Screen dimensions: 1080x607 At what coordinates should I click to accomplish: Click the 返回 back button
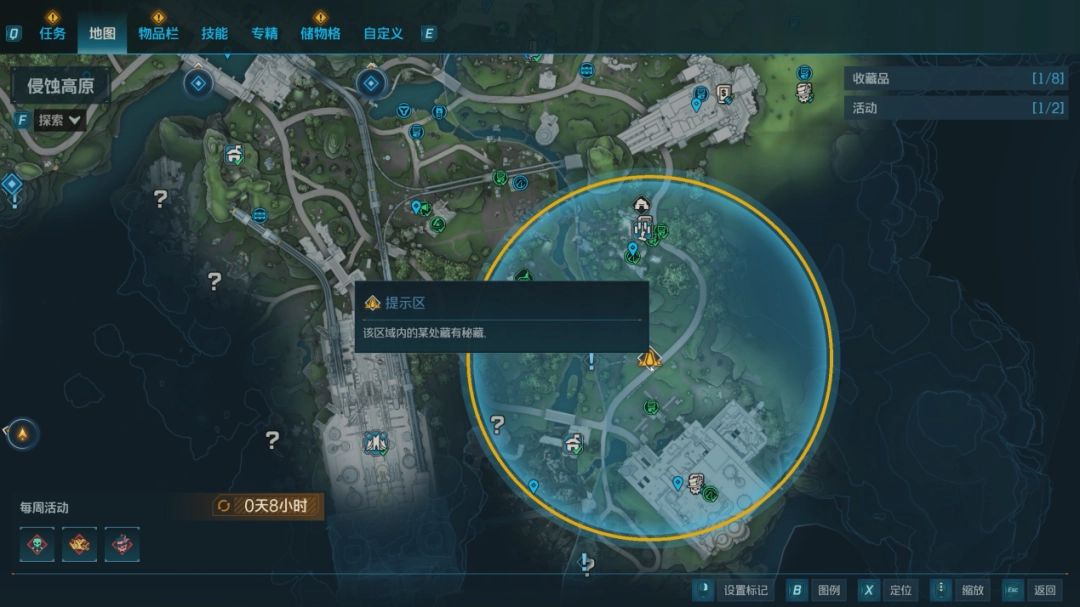tap(1031, 590)
